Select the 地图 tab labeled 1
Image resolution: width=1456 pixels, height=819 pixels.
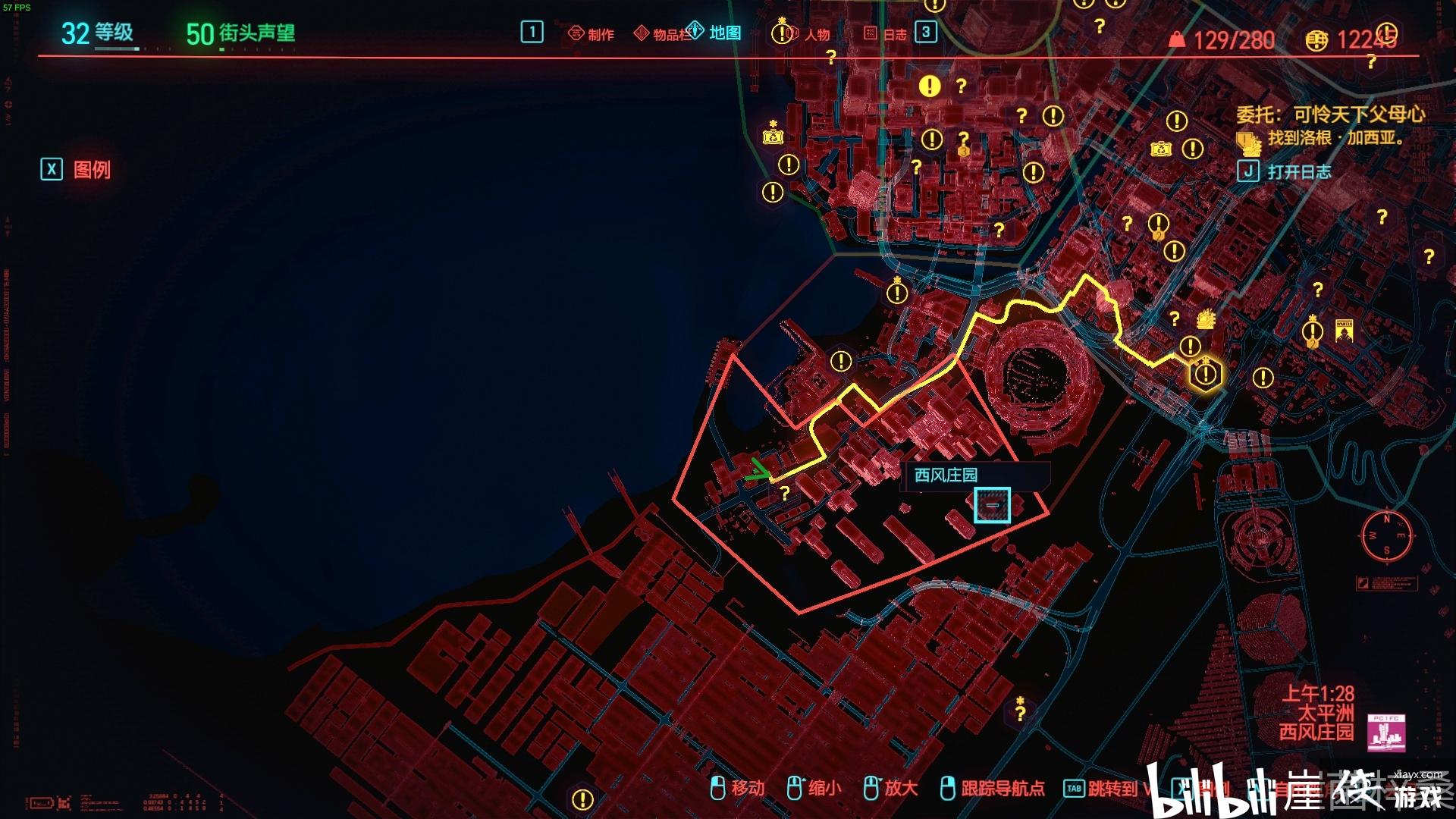tap(533, 32)
